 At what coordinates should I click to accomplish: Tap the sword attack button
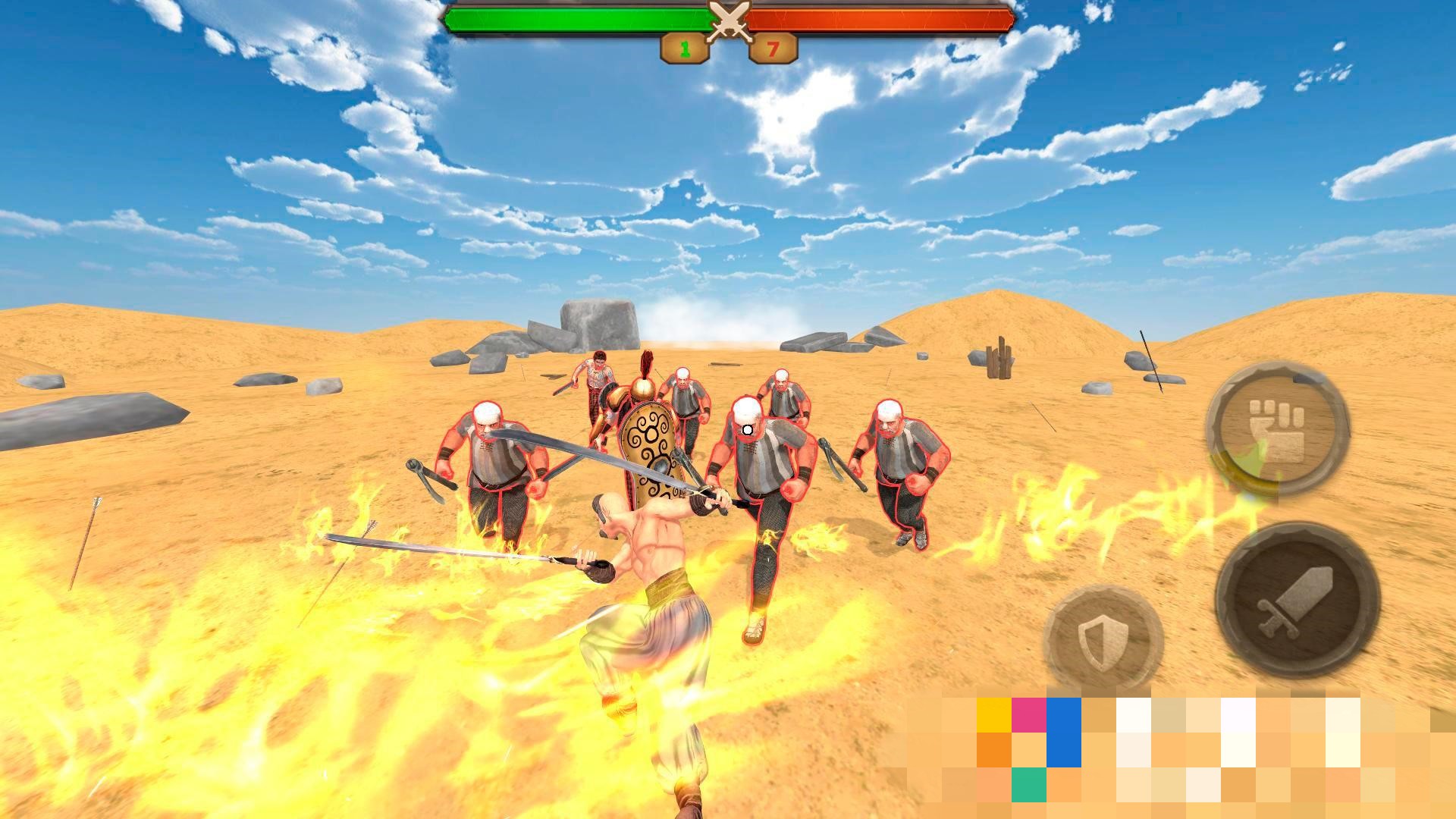coord(1297,600)
